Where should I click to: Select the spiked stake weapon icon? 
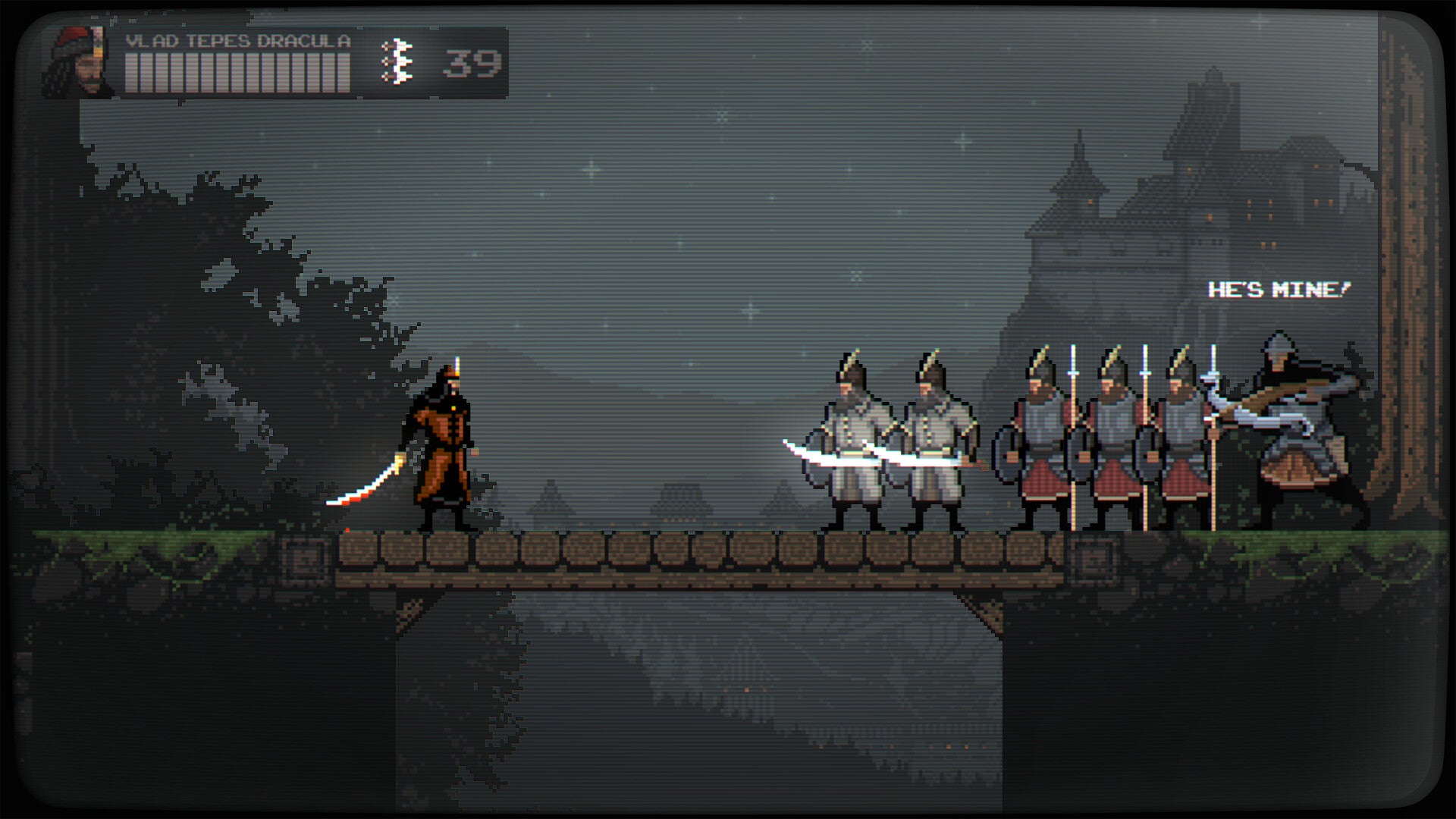point(397,62)
